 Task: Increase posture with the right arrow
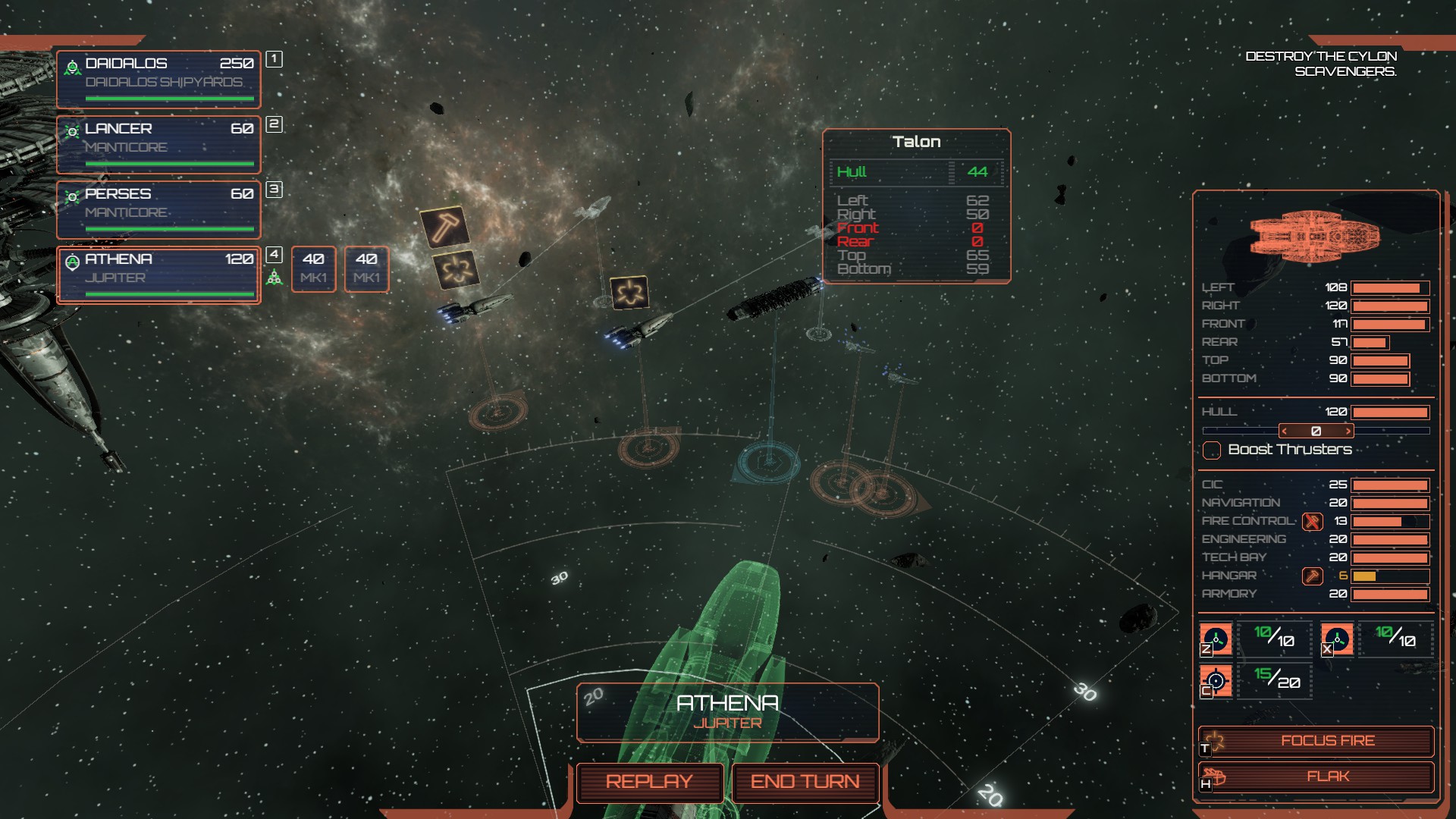click(1348, 431)
